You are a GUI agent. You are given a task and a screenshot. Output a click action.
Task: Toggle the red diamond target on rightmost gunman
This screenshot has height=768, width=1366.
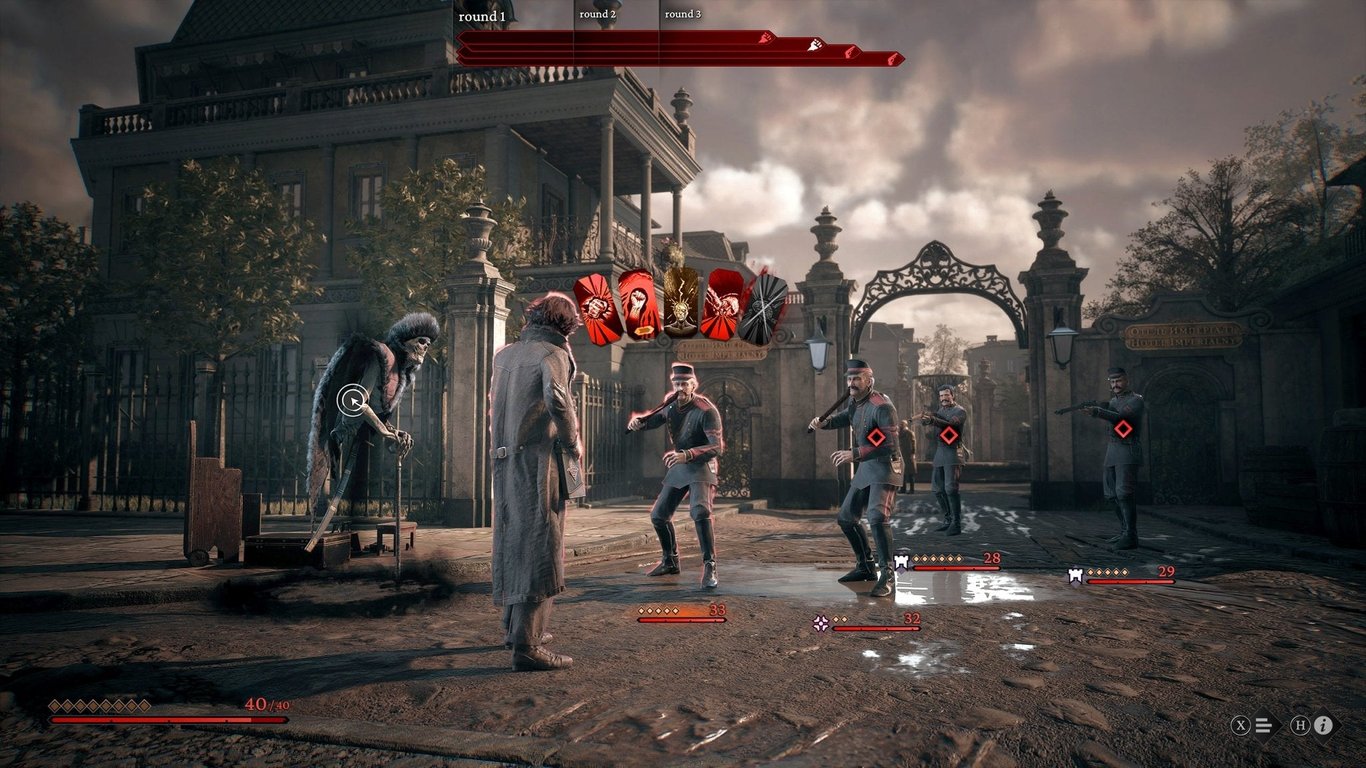(1122, 426)
